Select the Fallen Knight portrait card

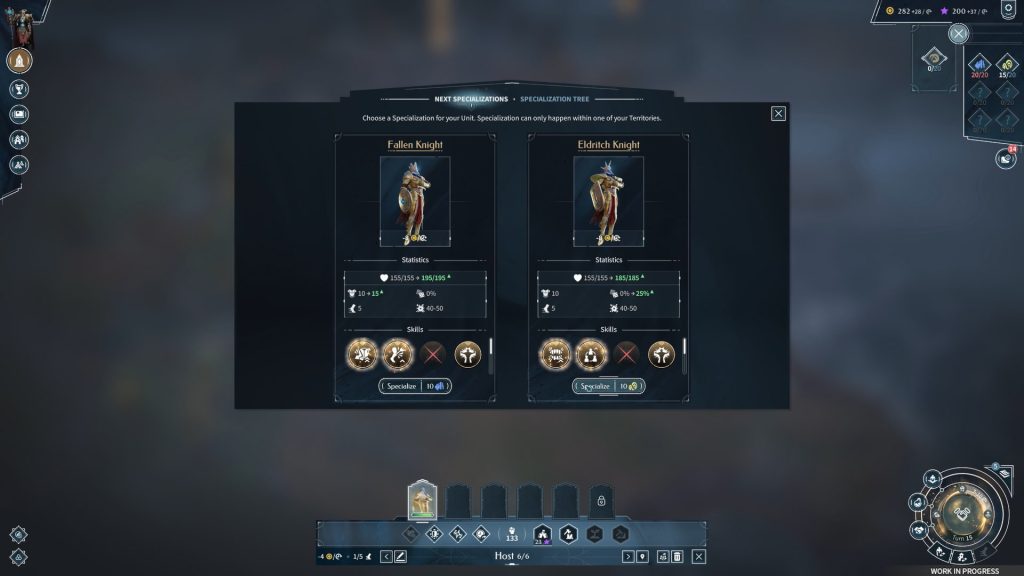pyautogui.click(x=415, y=201)
